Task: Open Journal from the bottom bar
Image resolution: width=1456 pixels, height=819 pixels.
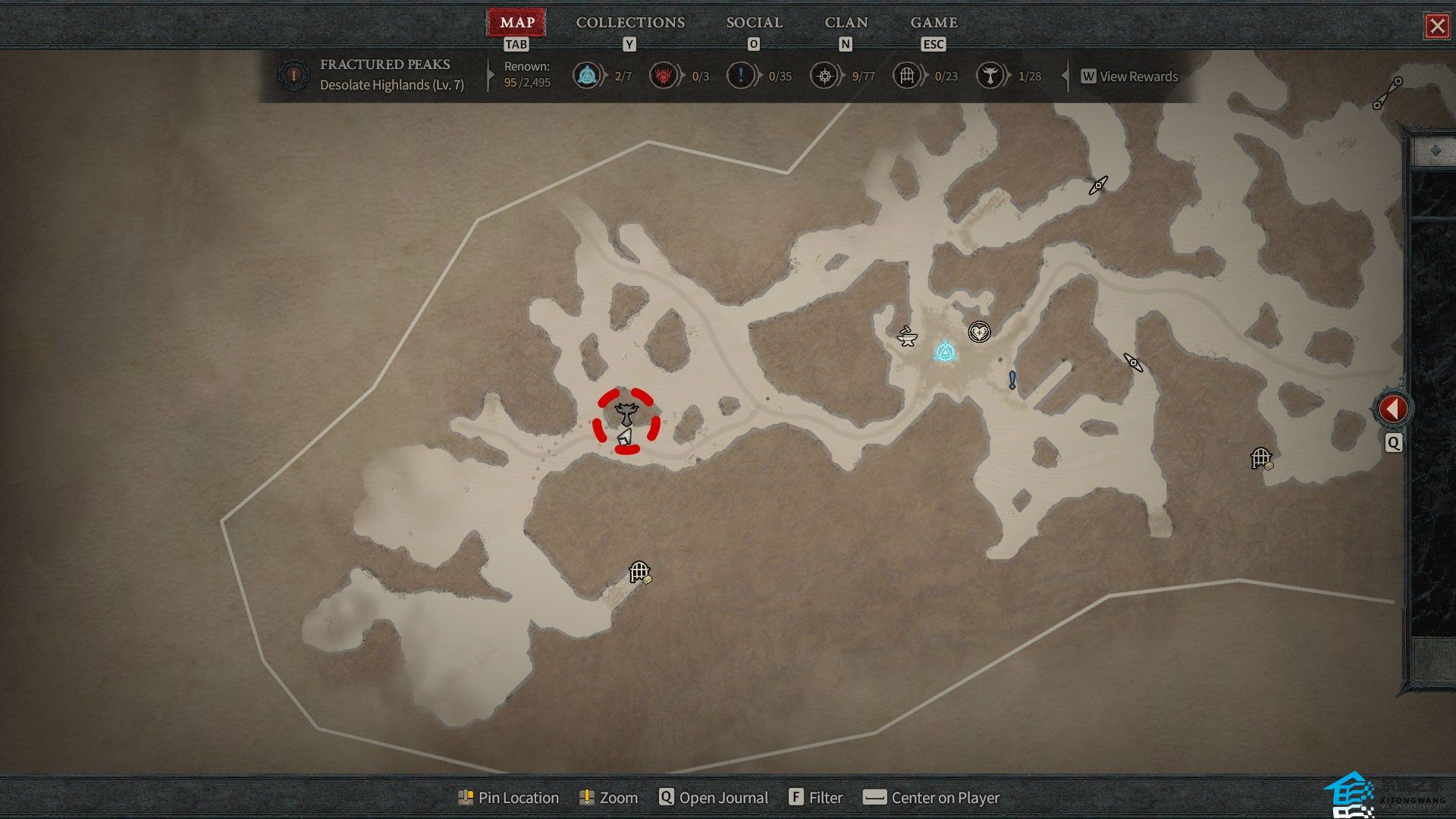Action: [714, 798]
